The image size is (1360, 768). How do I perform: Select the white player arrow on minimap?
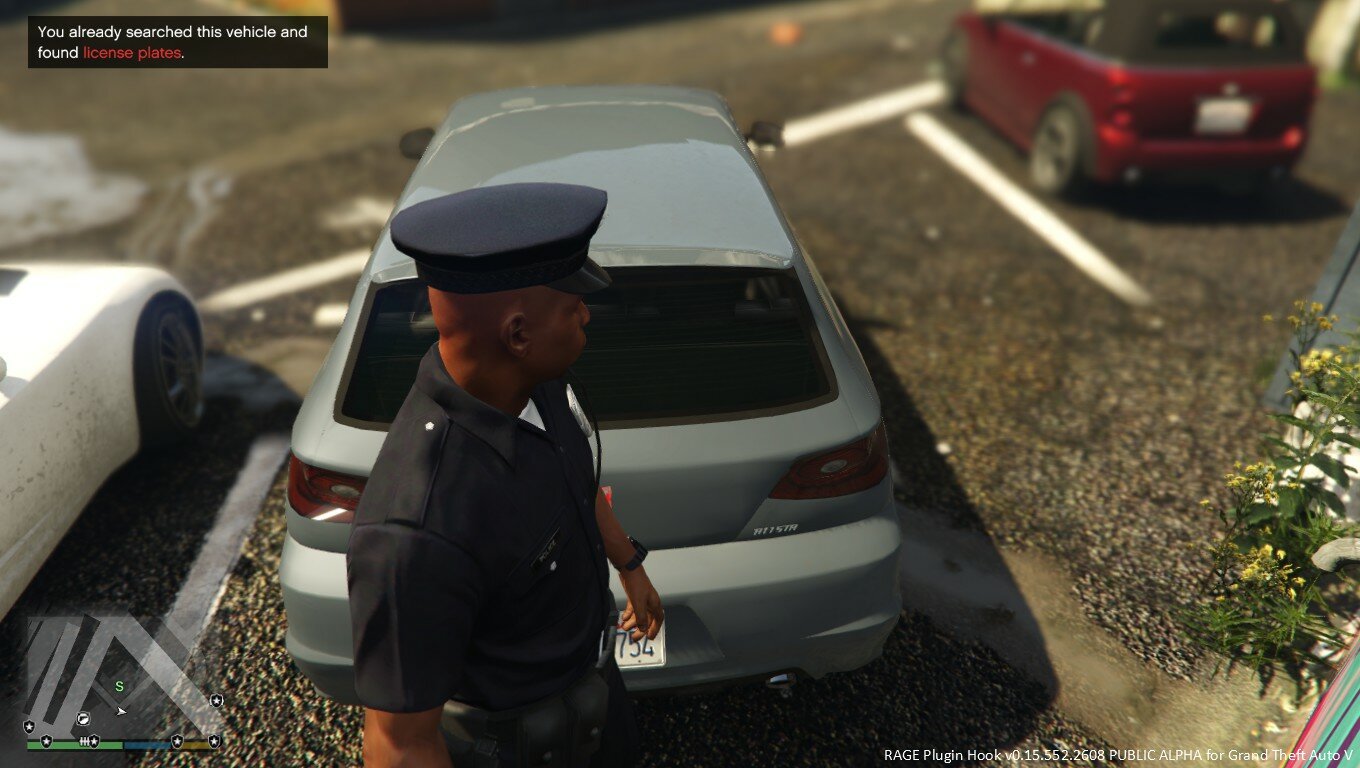click(121, 711)
